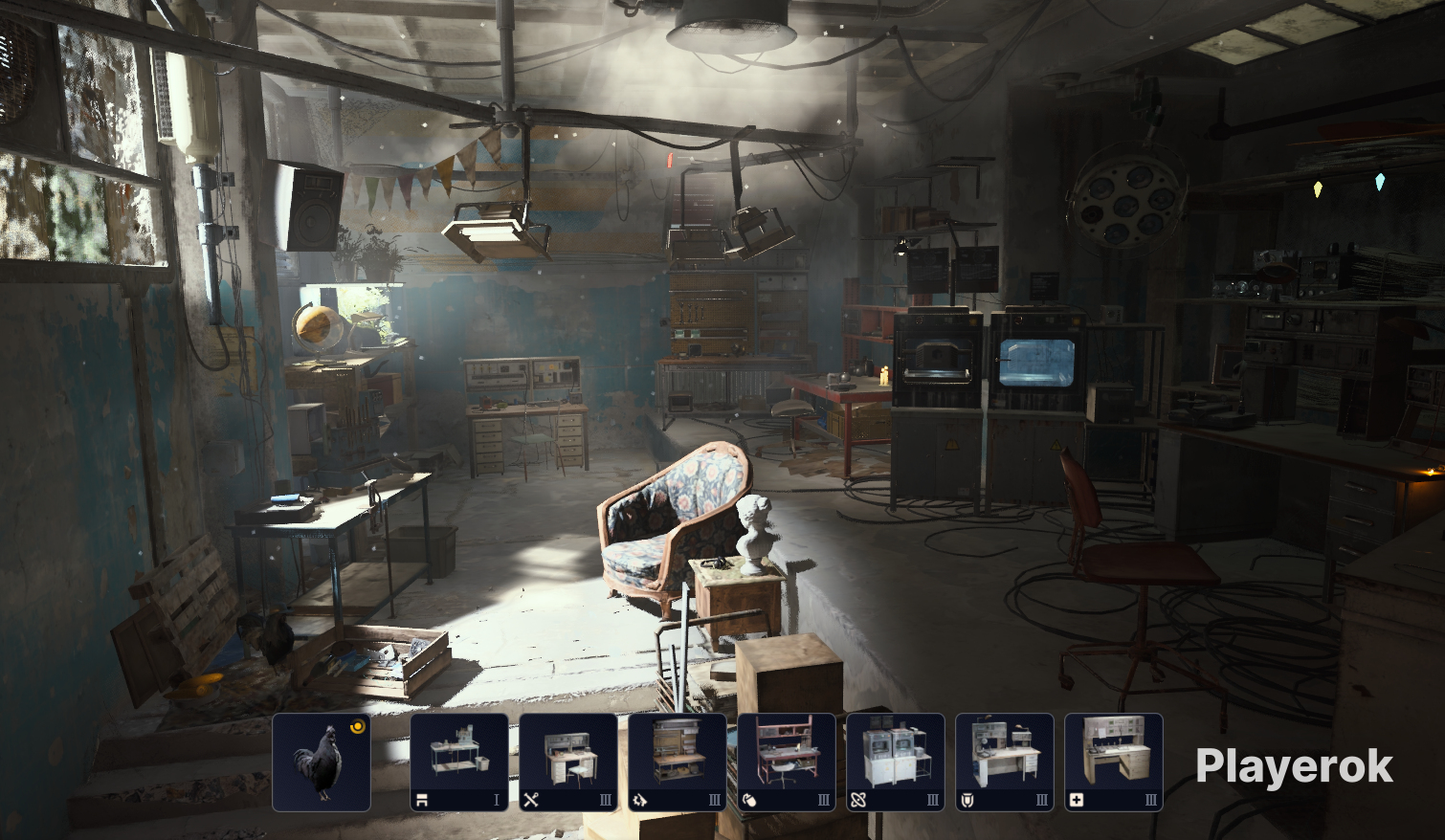Select the rooster tile in the bottom bar

[x=322, y=763]
